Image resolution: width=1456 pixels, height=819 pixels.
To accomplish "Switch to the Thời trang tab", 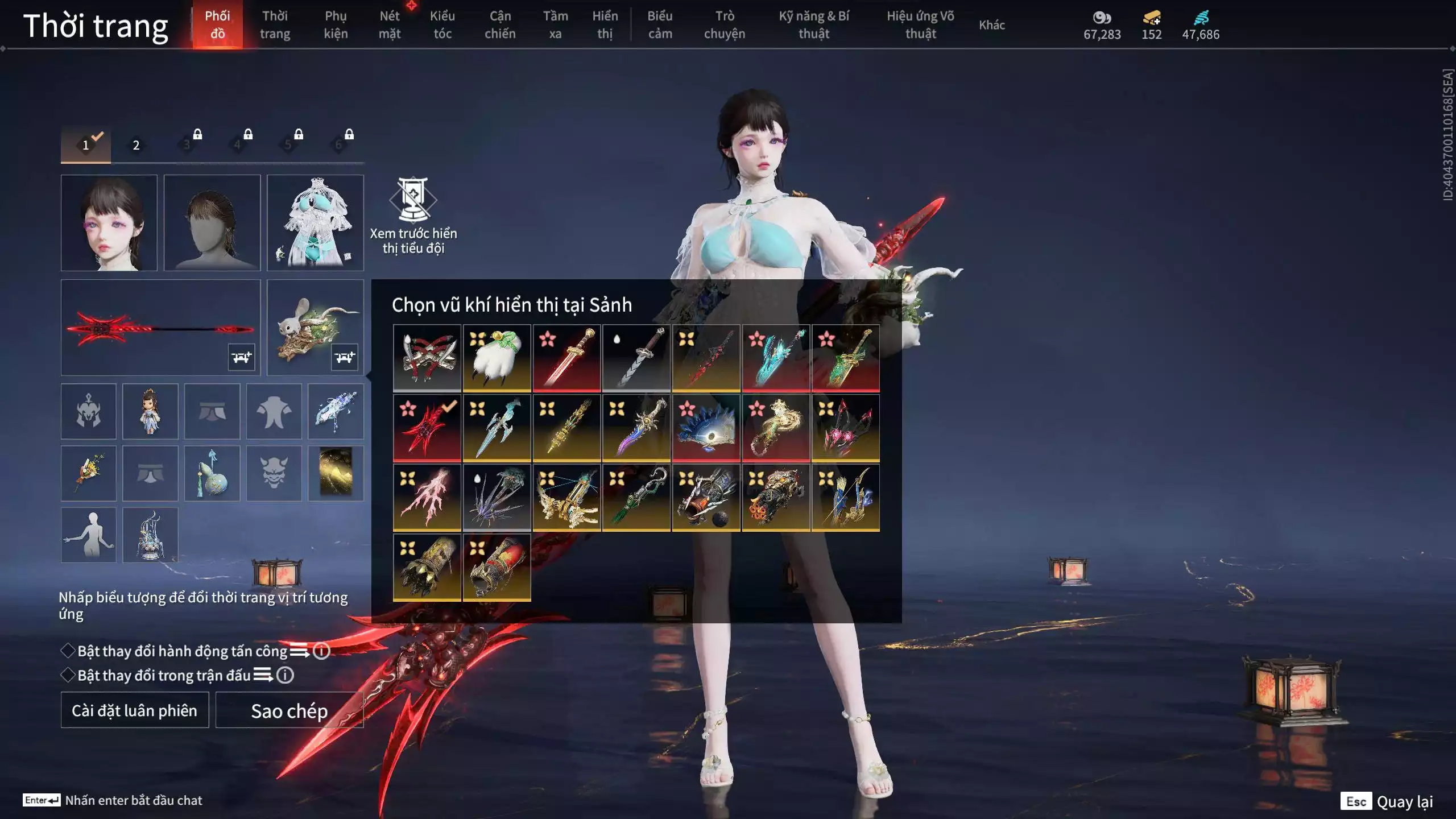I will [275, 24].
